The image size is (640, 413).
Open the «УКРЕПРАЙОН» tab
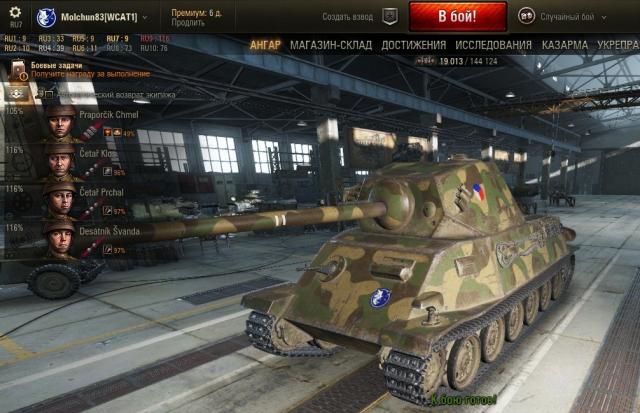[x=618, y=45]
